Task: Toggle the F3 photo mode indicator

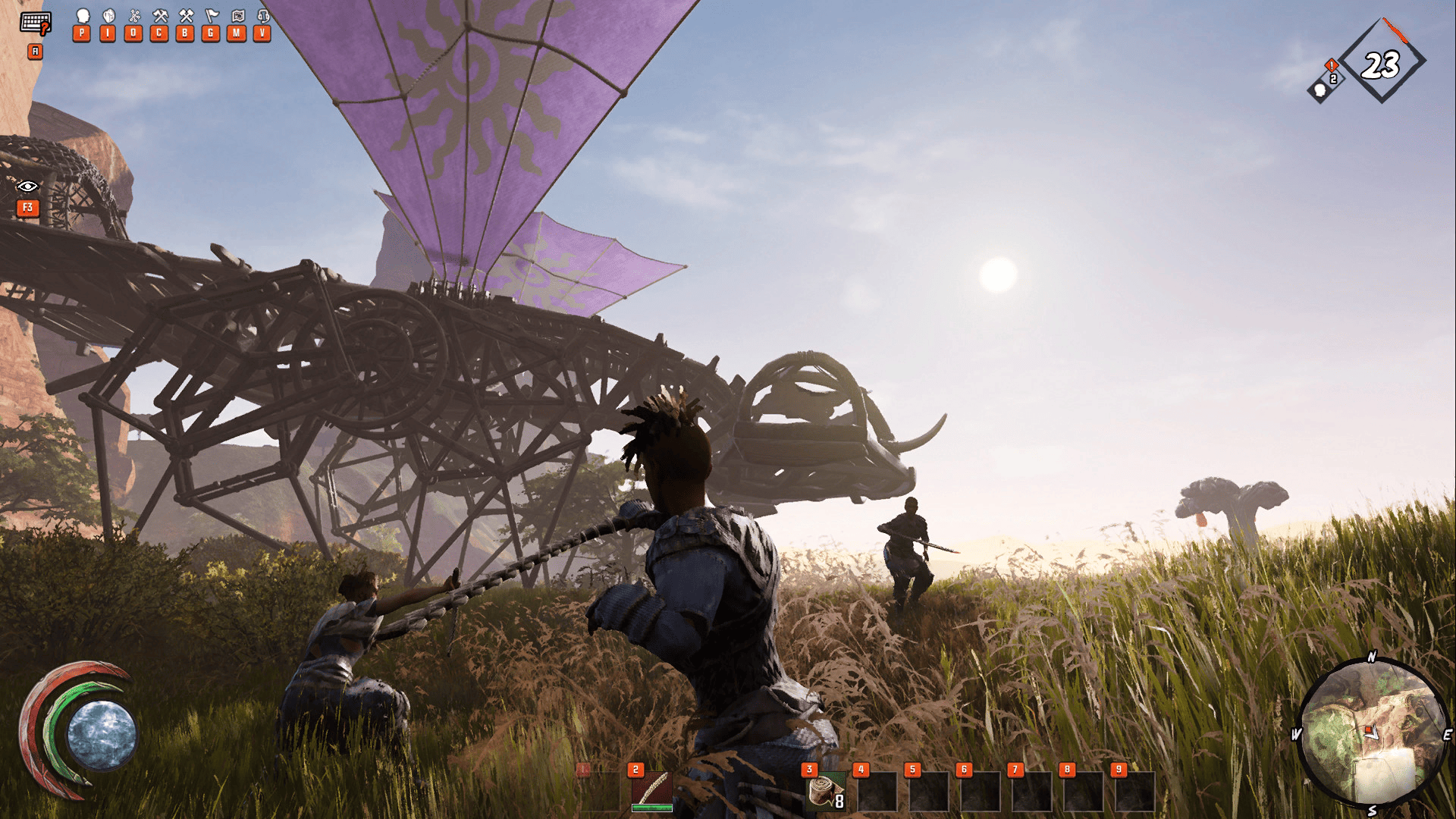Action: tap(28, 207)
